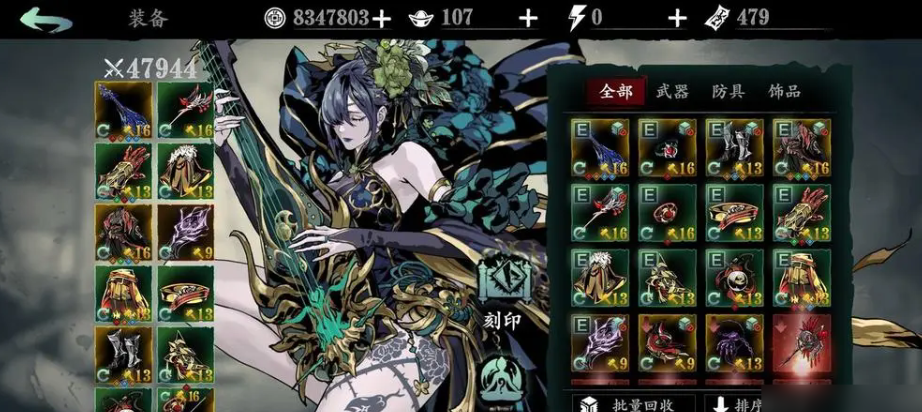
Task: Select the purple spider item in inventory
Action: point(734,343)
